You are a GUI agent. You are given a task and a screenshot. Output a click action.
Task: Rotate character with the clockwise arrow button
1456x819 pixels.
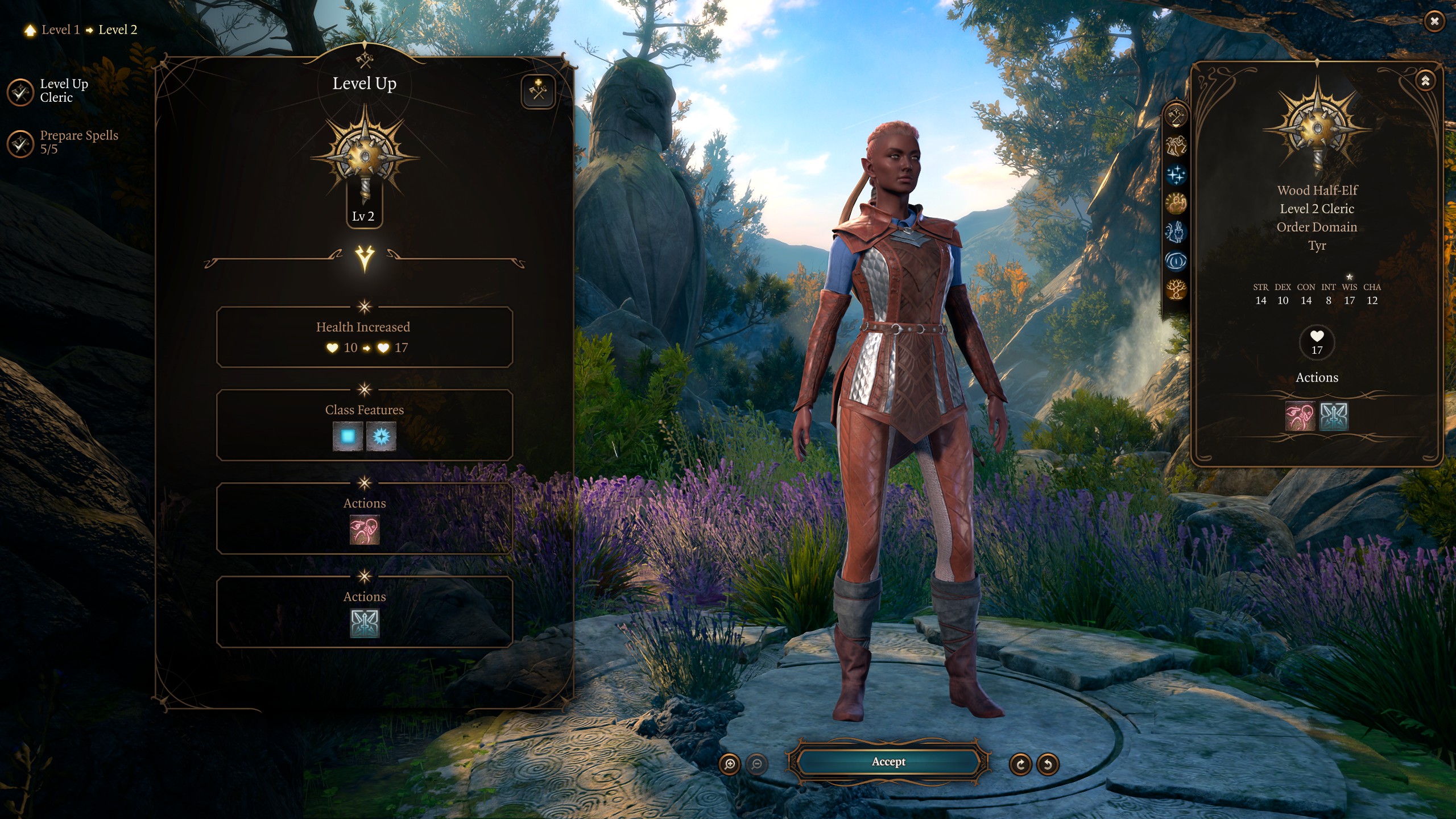1020,764
